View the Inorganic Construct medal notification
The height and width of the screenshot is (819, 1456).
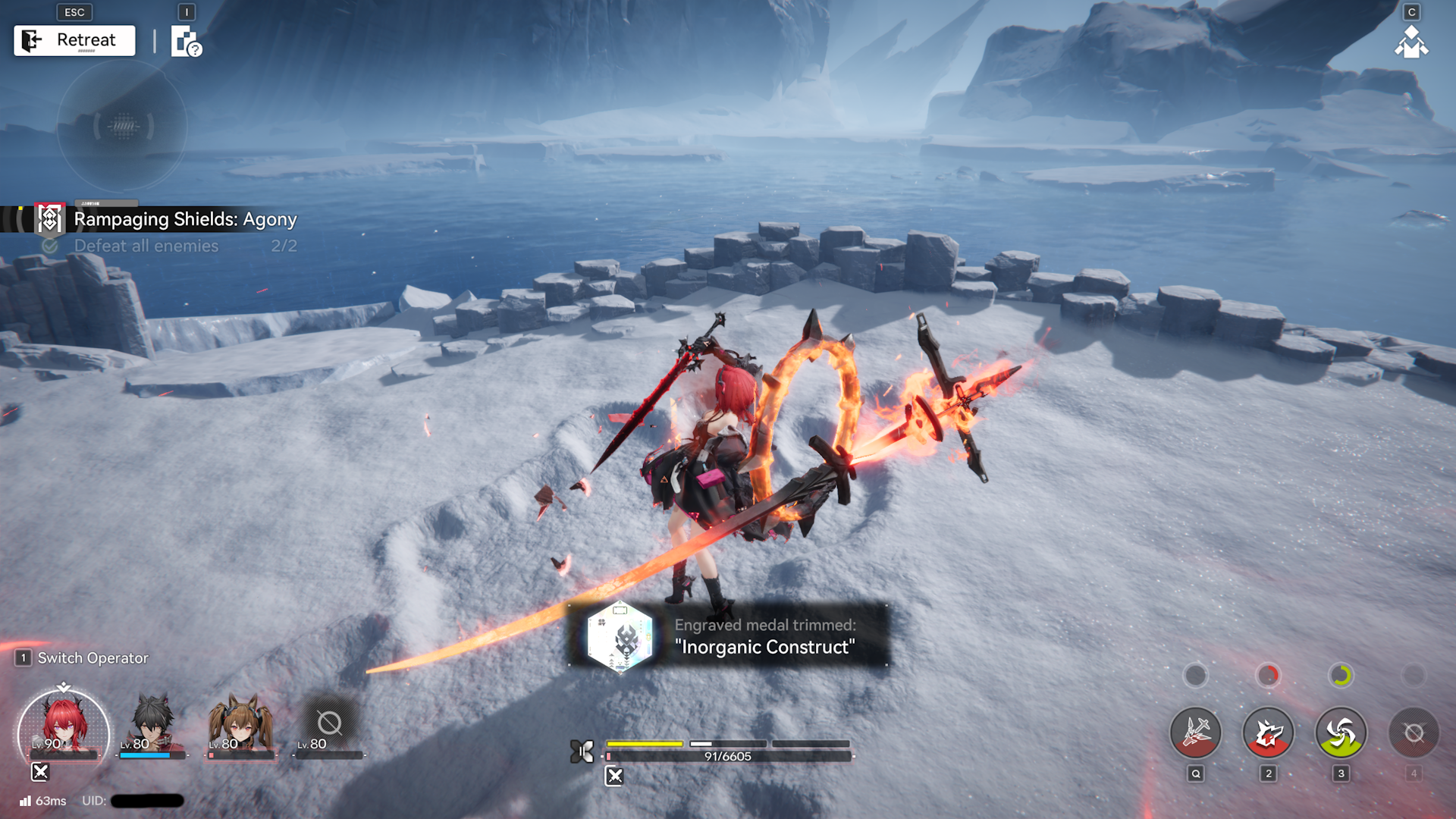[728, 635]
